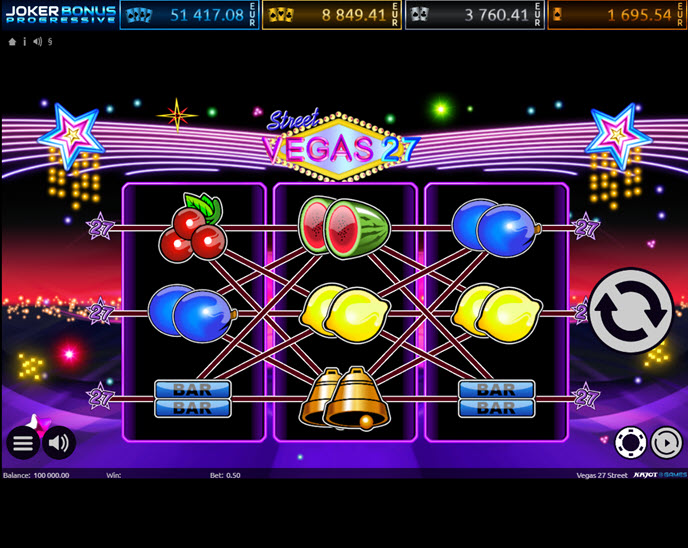The image size is (688, 548).
Task: Go to the home screen via house icon
Action: (12, 42)
